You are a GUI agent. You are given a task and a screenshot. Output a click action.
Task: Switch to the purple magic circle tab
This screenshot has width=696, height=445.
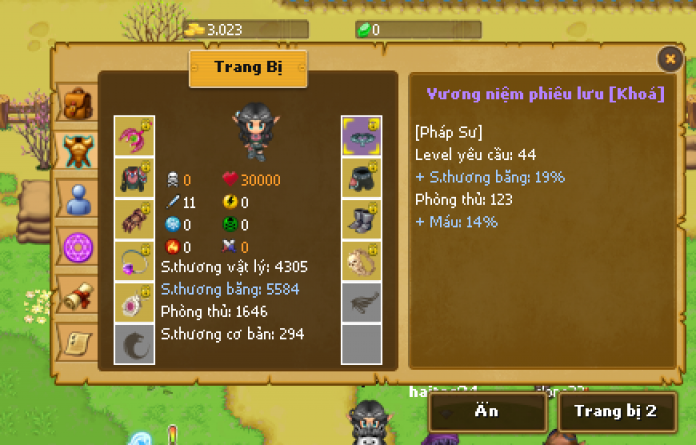[x=77, y=246]
